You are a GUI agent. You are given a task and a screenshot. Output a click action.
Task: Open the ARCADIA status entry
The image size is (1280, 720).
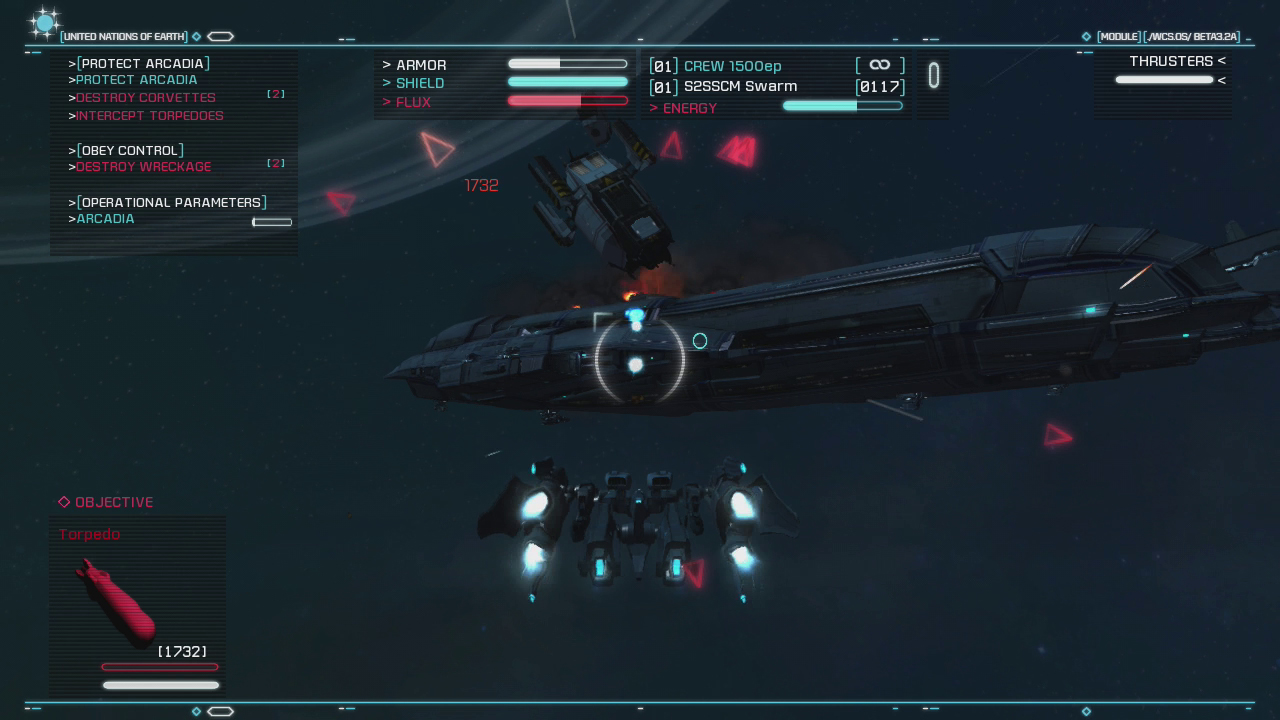(x=105, y=219)
